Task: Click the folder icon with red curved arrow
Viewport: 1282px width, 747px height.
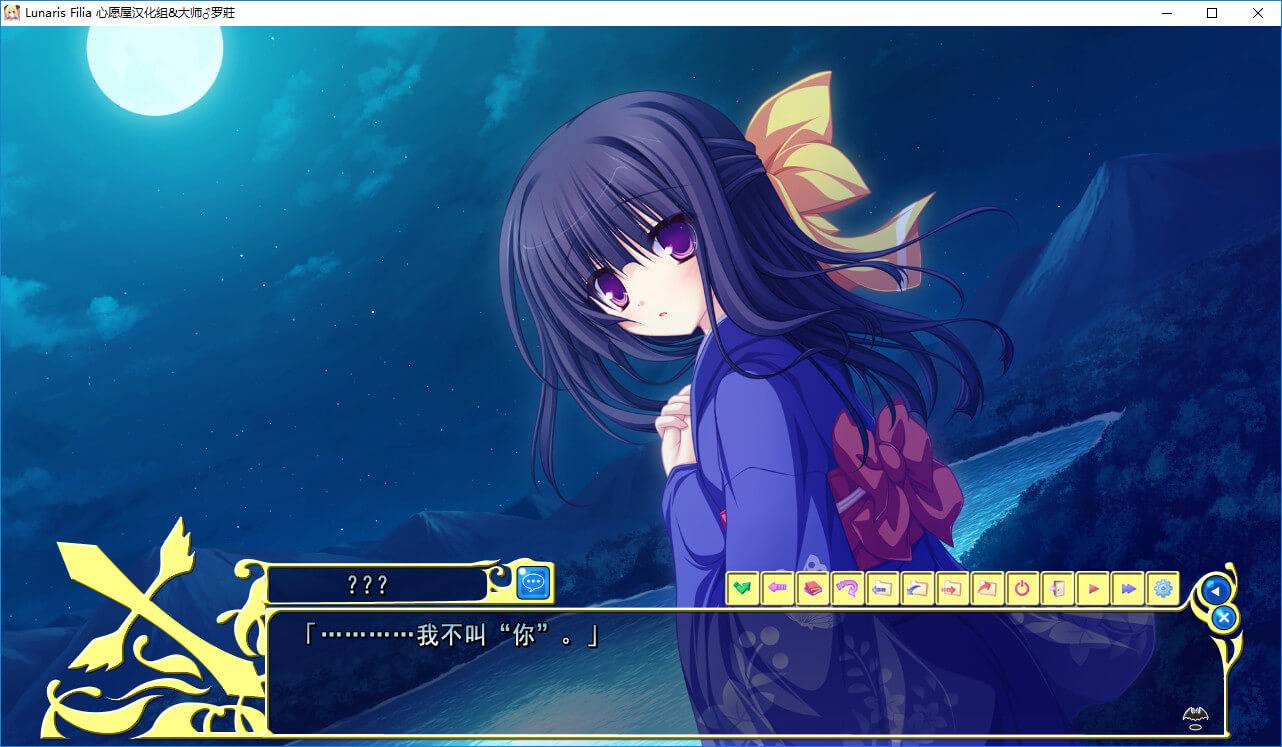Action: (x=987, y=588)
